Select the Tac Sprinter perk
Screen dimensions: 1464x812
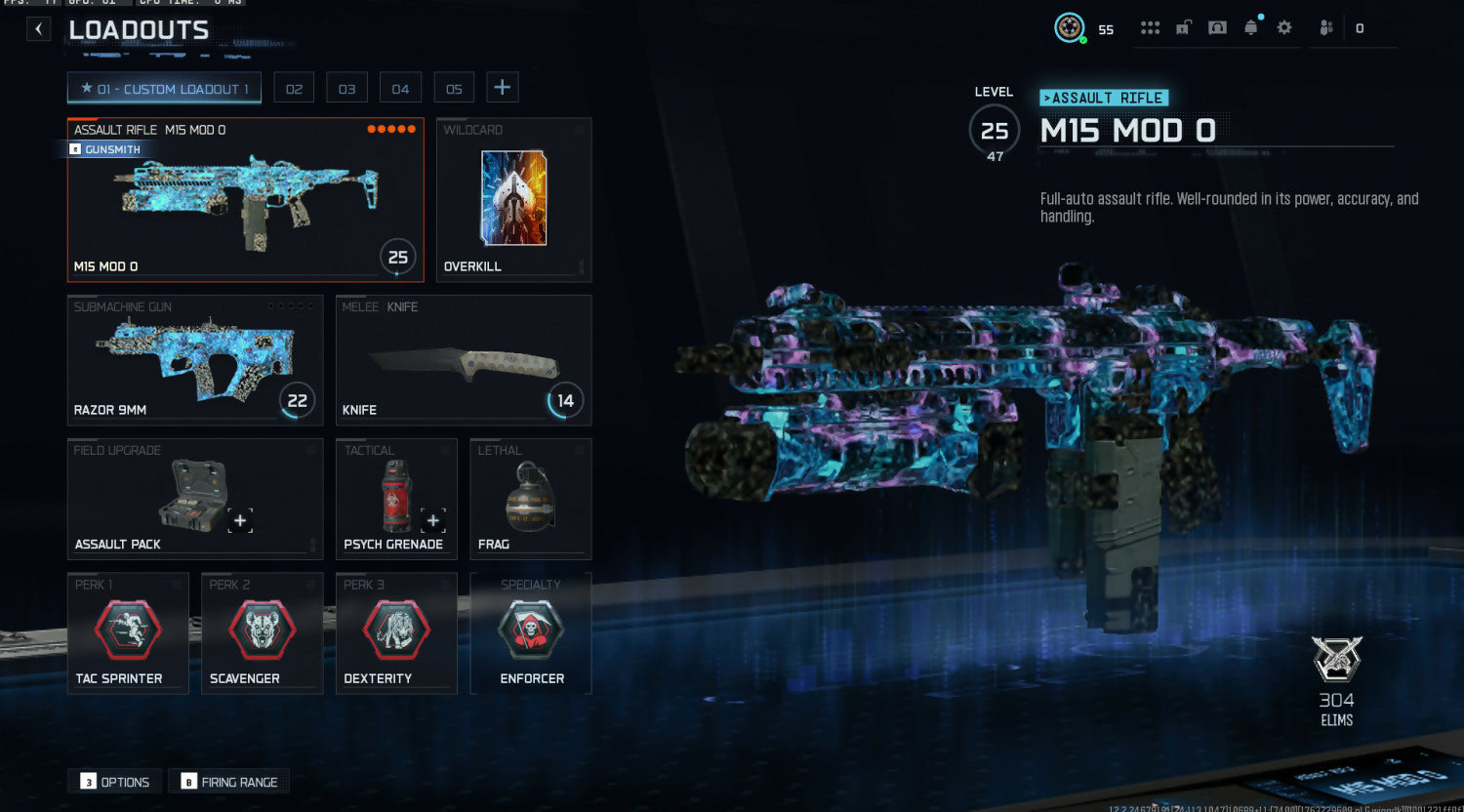(128, 633)
